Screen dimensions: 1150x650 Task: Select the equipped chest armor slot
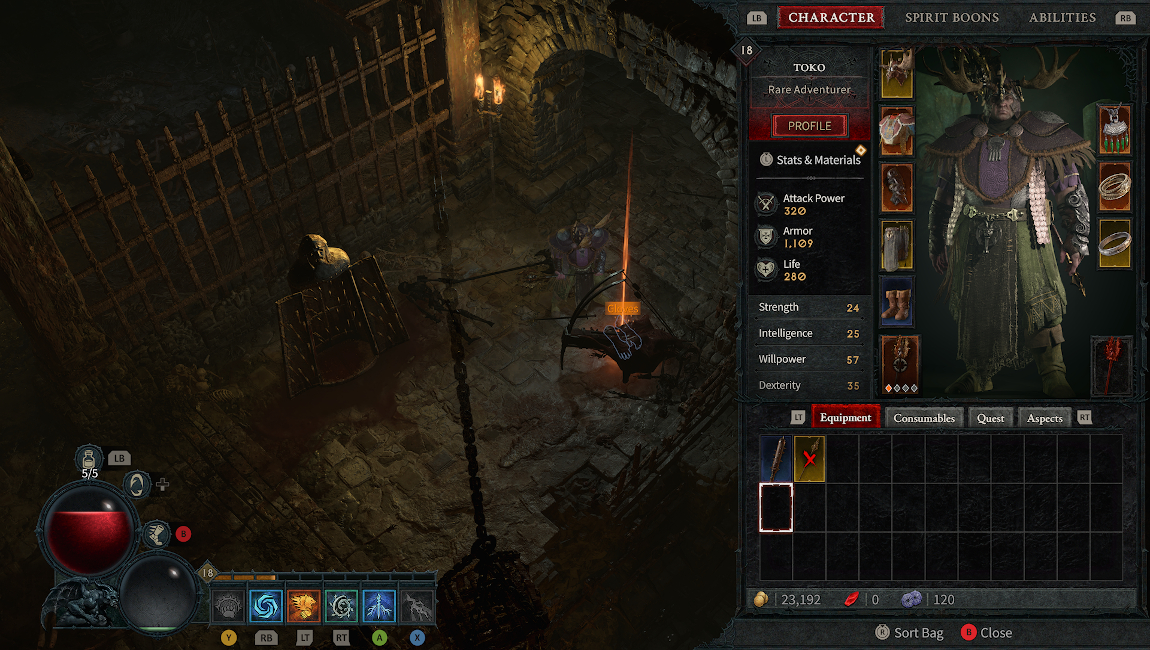pyautogui.click(x=896, y=131)
